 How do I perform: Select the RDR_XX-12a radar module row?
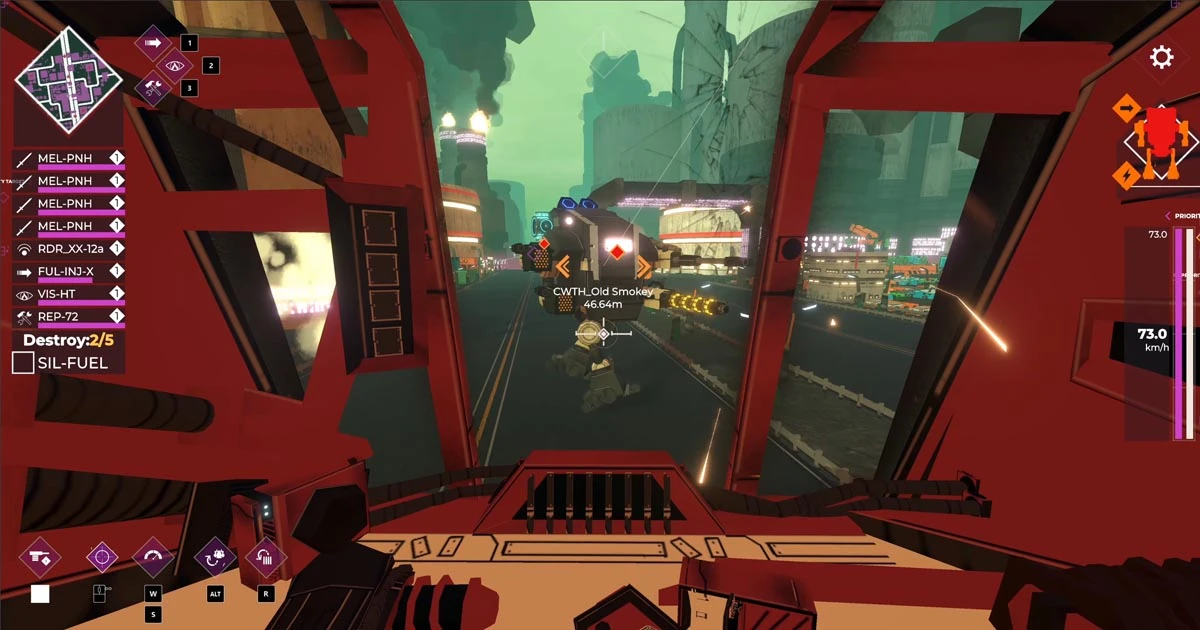[x=68, y=248]
